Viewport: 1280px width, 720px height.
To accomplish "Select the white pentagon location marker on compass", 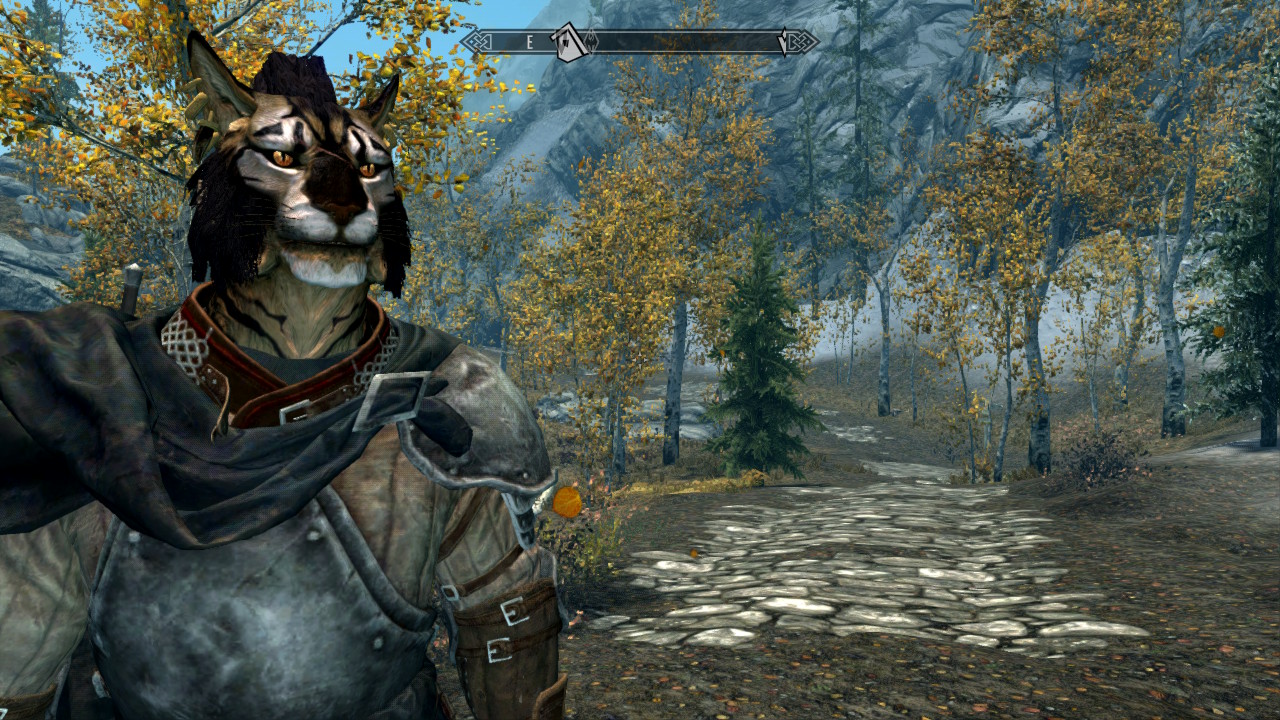I will pyautogui.click(x=568, y=43).
